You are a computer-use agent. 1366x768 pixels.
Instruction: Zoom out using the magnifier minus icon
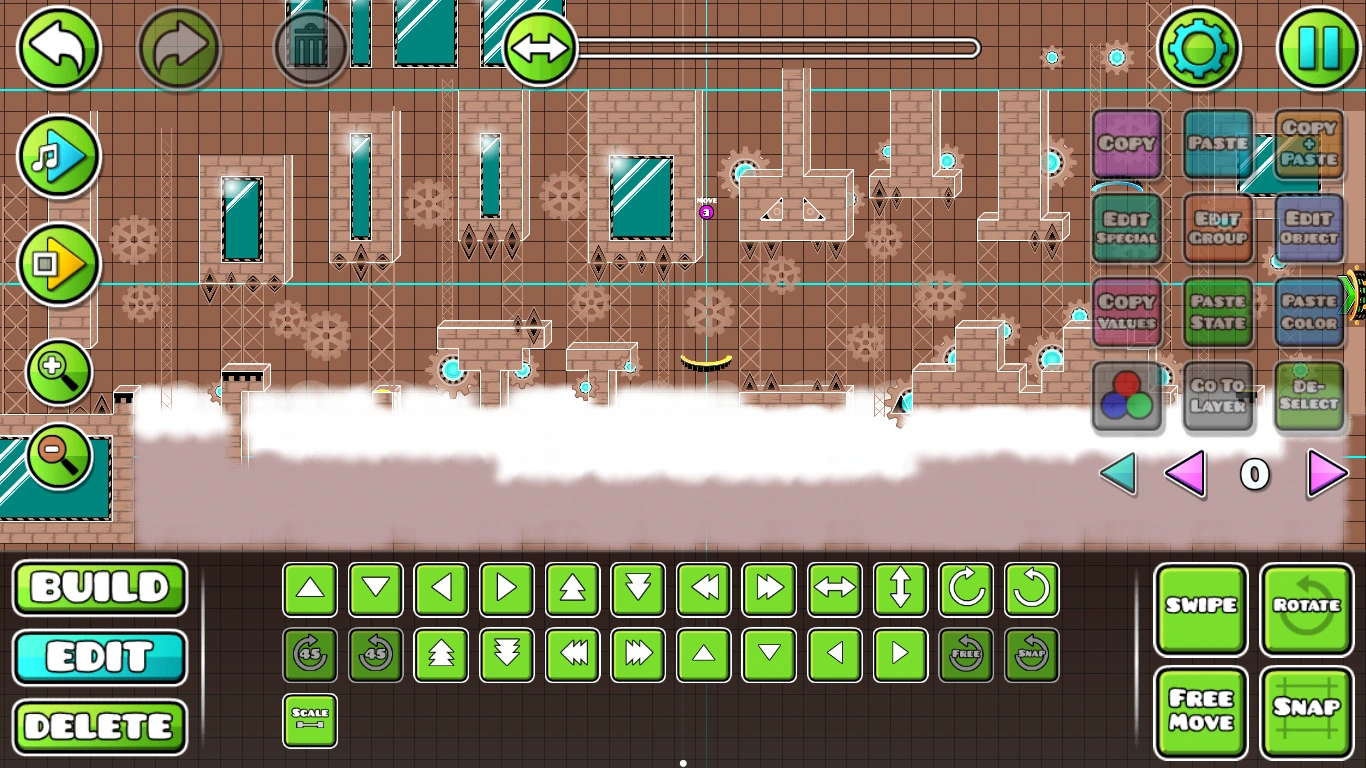58,455
